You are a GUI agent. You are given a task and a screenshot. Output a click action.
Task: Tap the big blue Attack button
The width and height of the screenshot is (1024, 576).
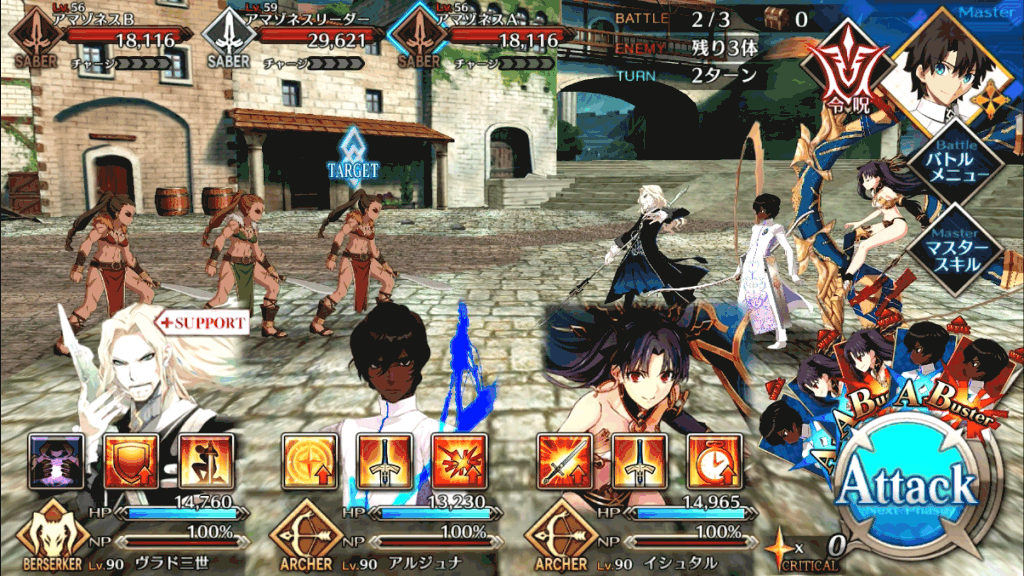(906, 487)
